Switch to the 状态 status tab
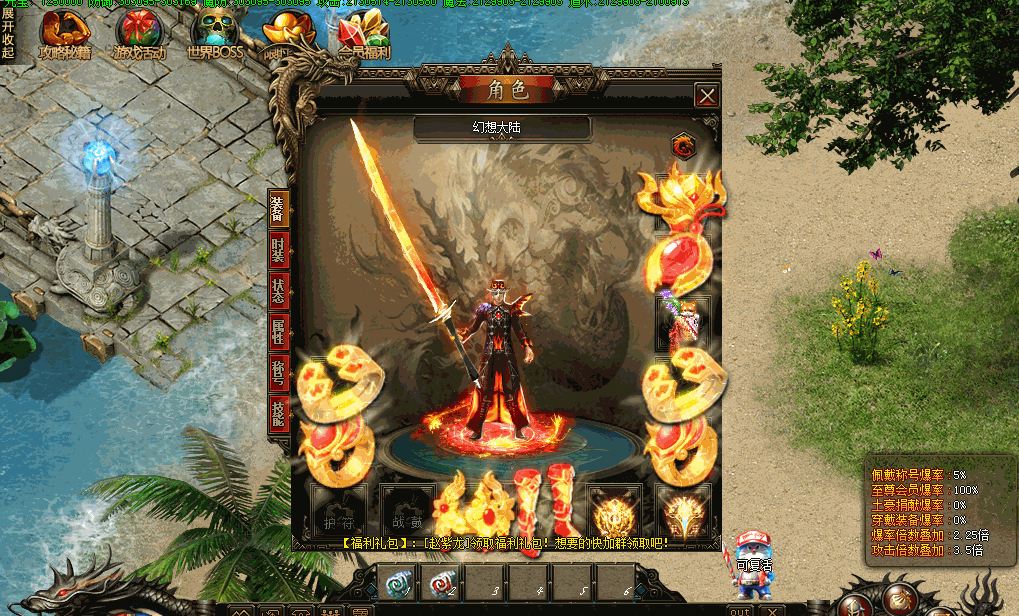This screenshot has width=1019, height=616. click(279, 290)
